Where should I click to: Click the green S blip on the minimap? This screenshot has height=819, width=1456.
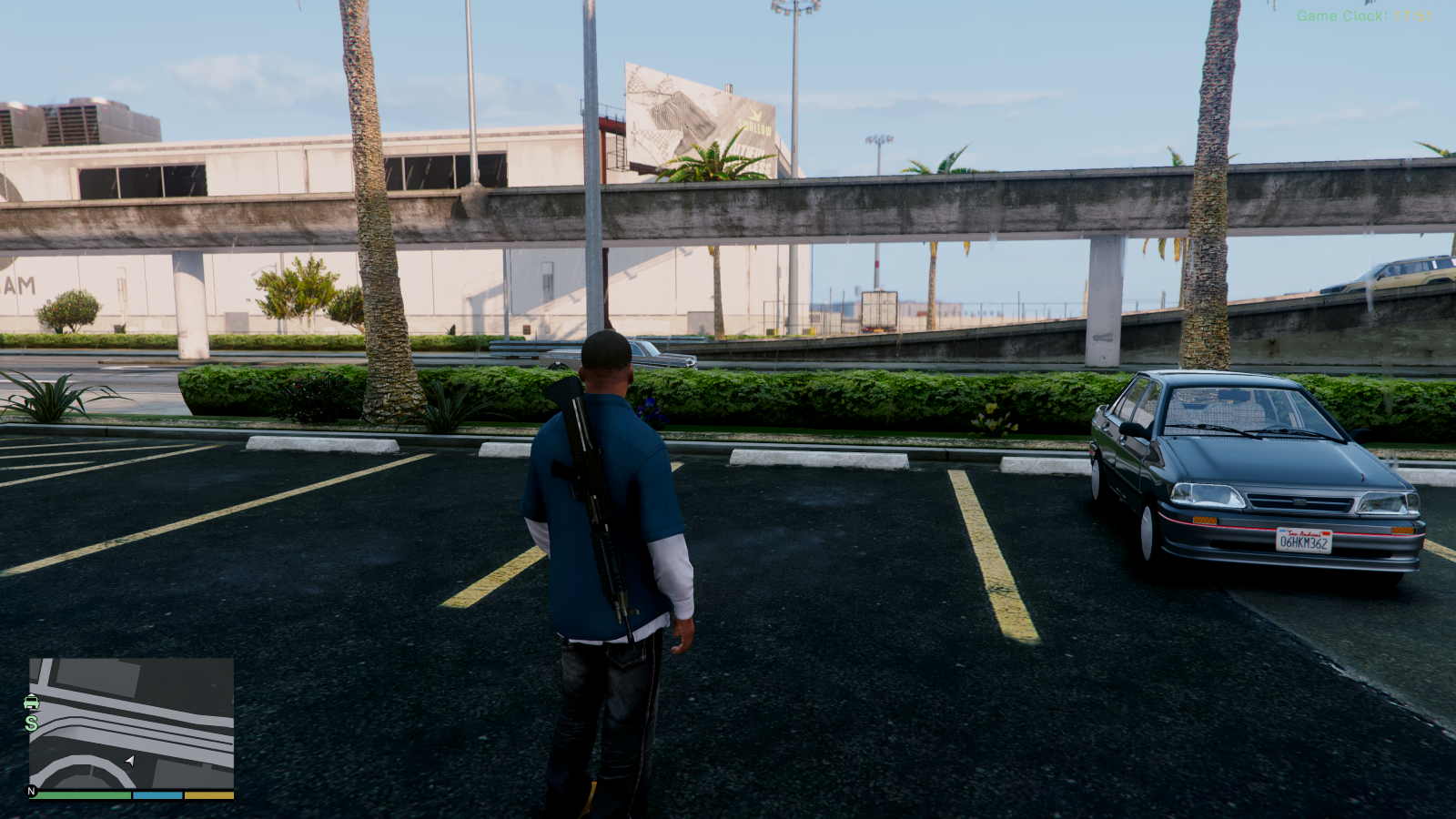30,725
